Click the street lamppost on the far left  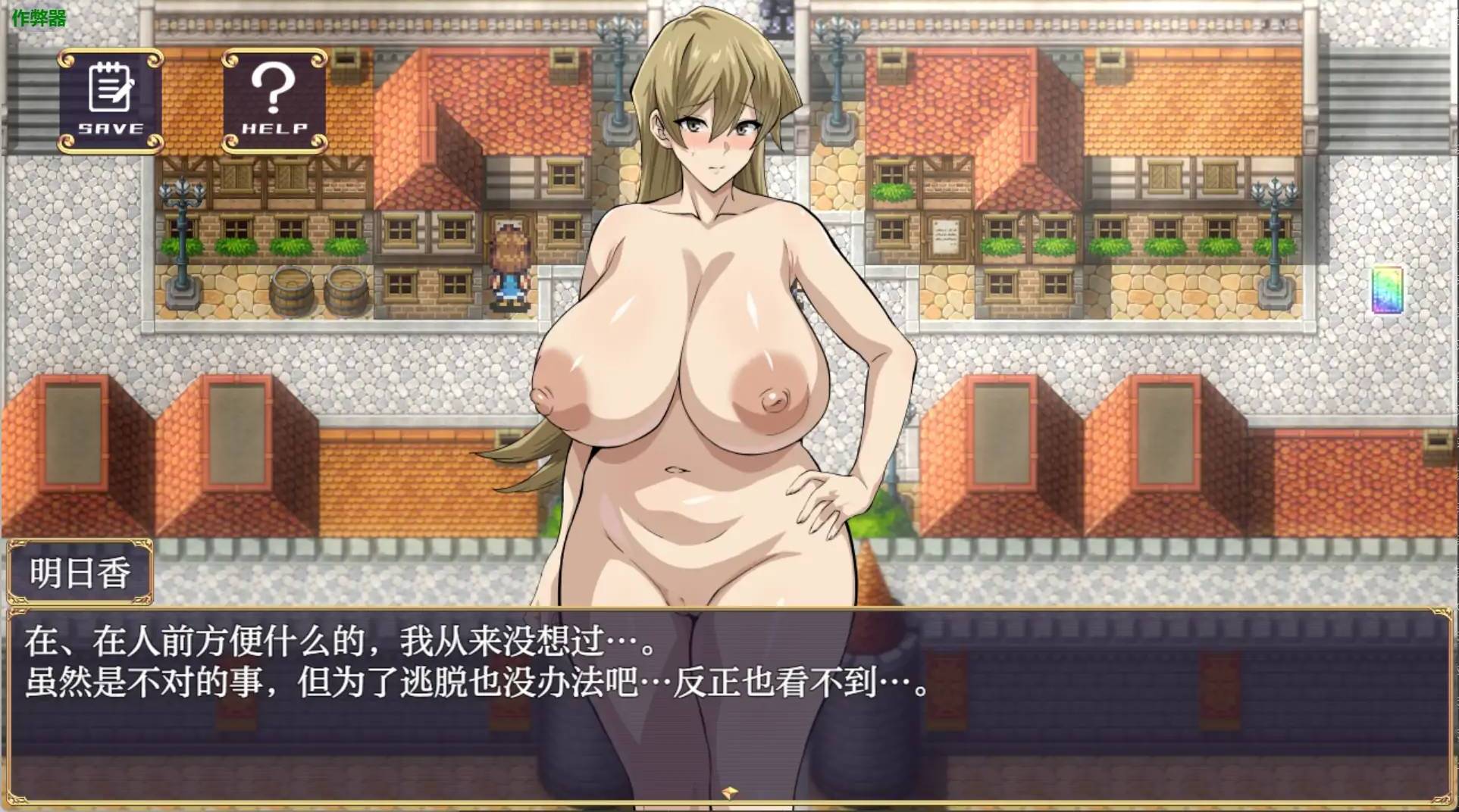click(x=182, y=227)
